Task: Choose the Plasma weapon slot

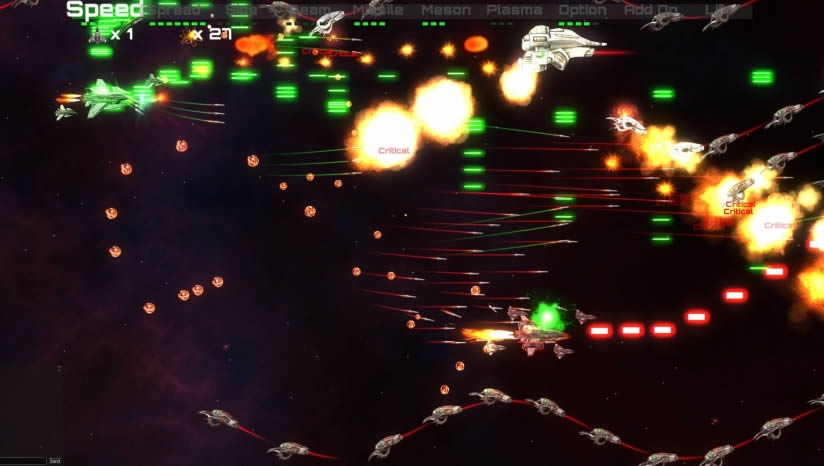Action: click(x=514, y=10)
